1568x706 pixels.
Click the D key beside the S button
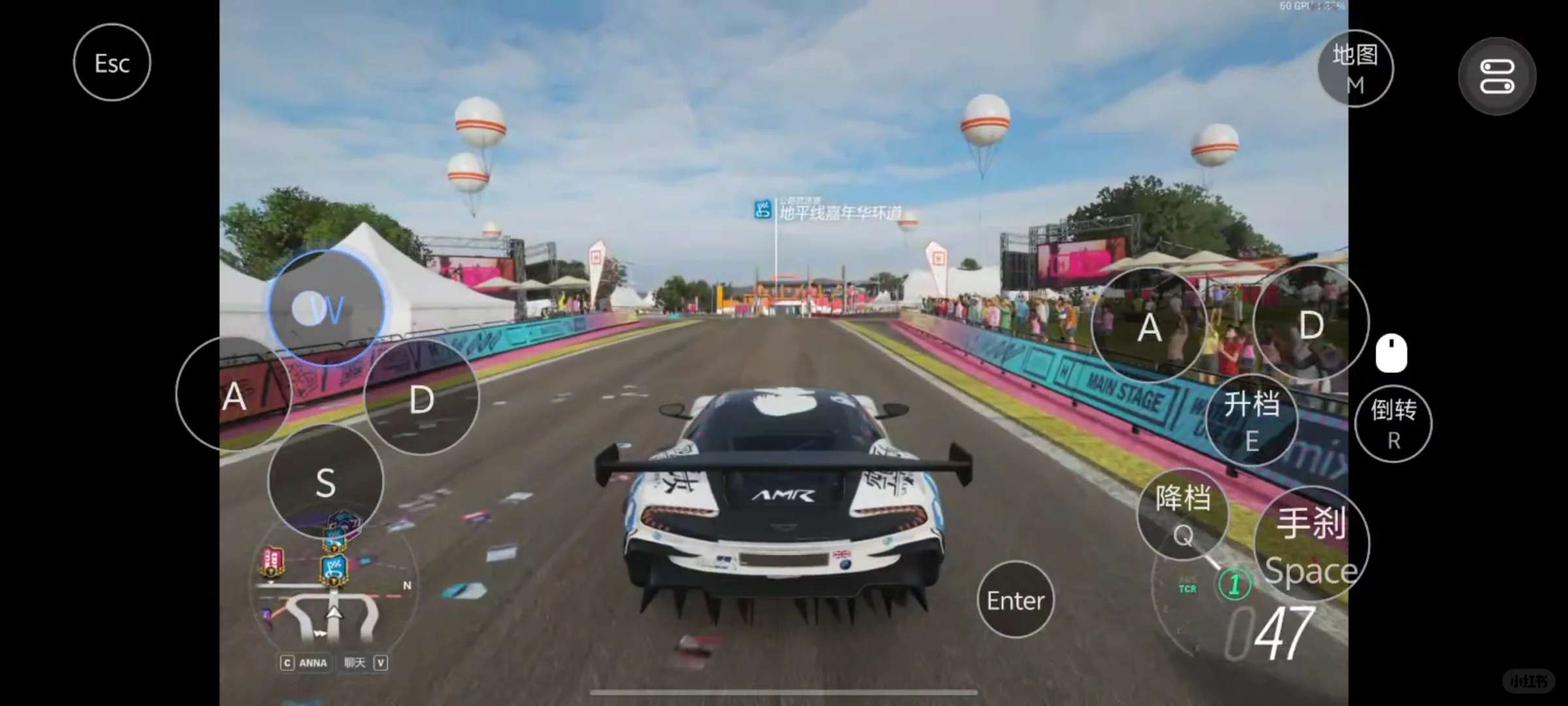pos(421,398)
